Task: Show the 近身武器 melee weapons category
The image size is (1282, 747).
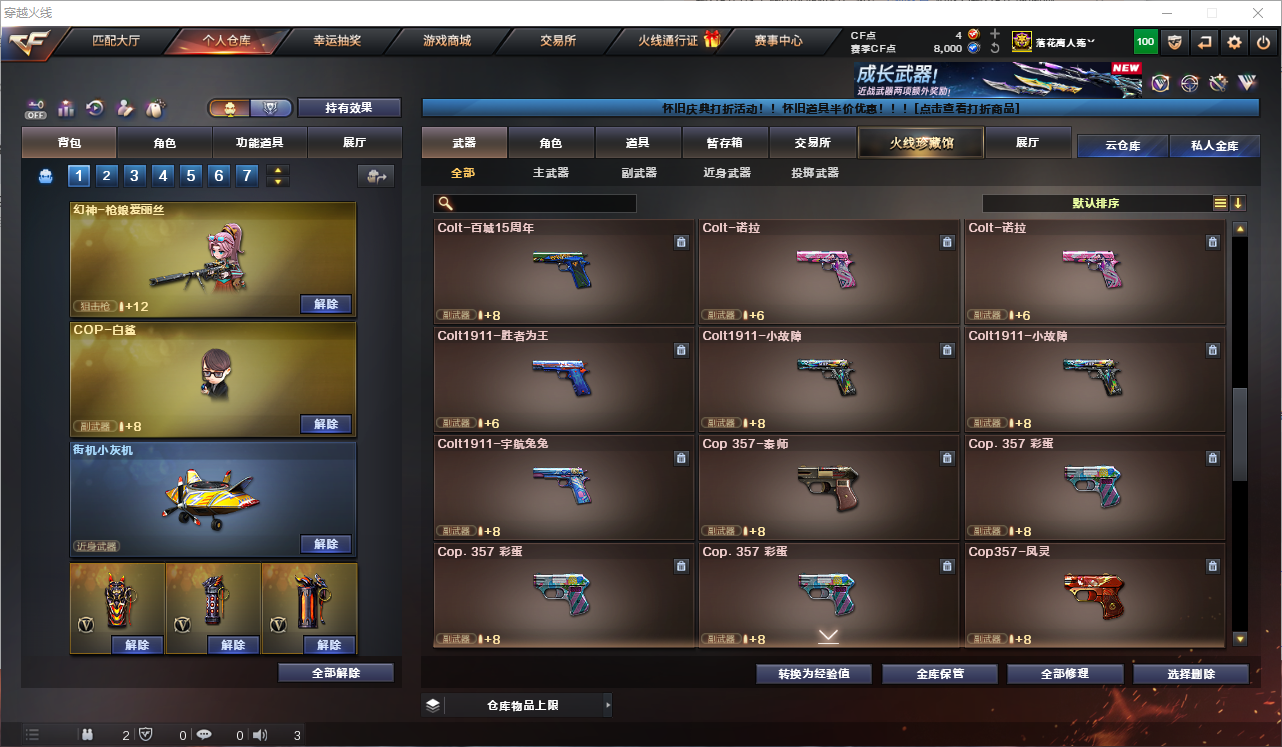Action: (727, 173)
